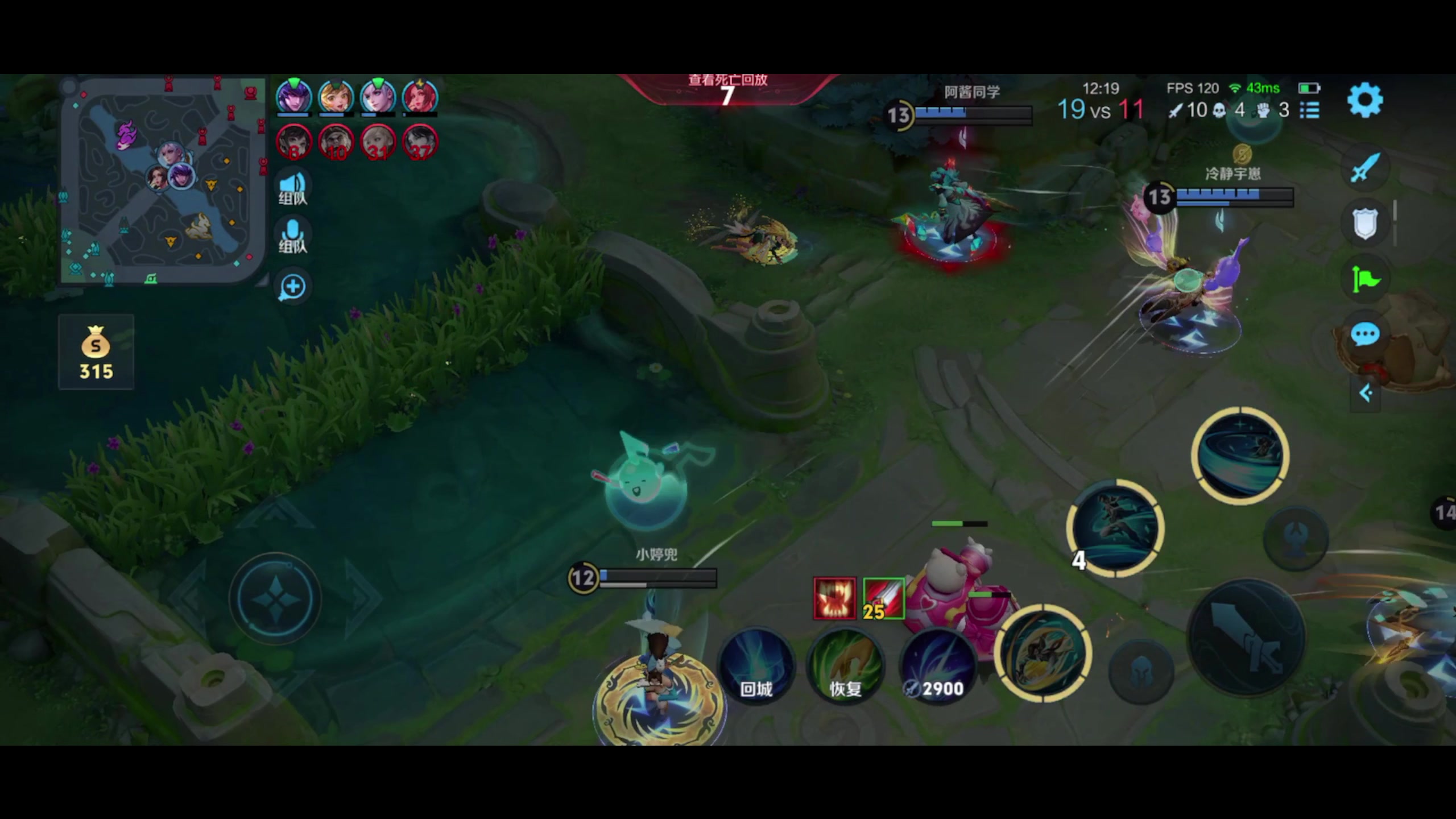Click the magnifier plus button under voice icons
Viewport: 1456px width, 819px height.
pyautogui.click(x=293, y=287)
